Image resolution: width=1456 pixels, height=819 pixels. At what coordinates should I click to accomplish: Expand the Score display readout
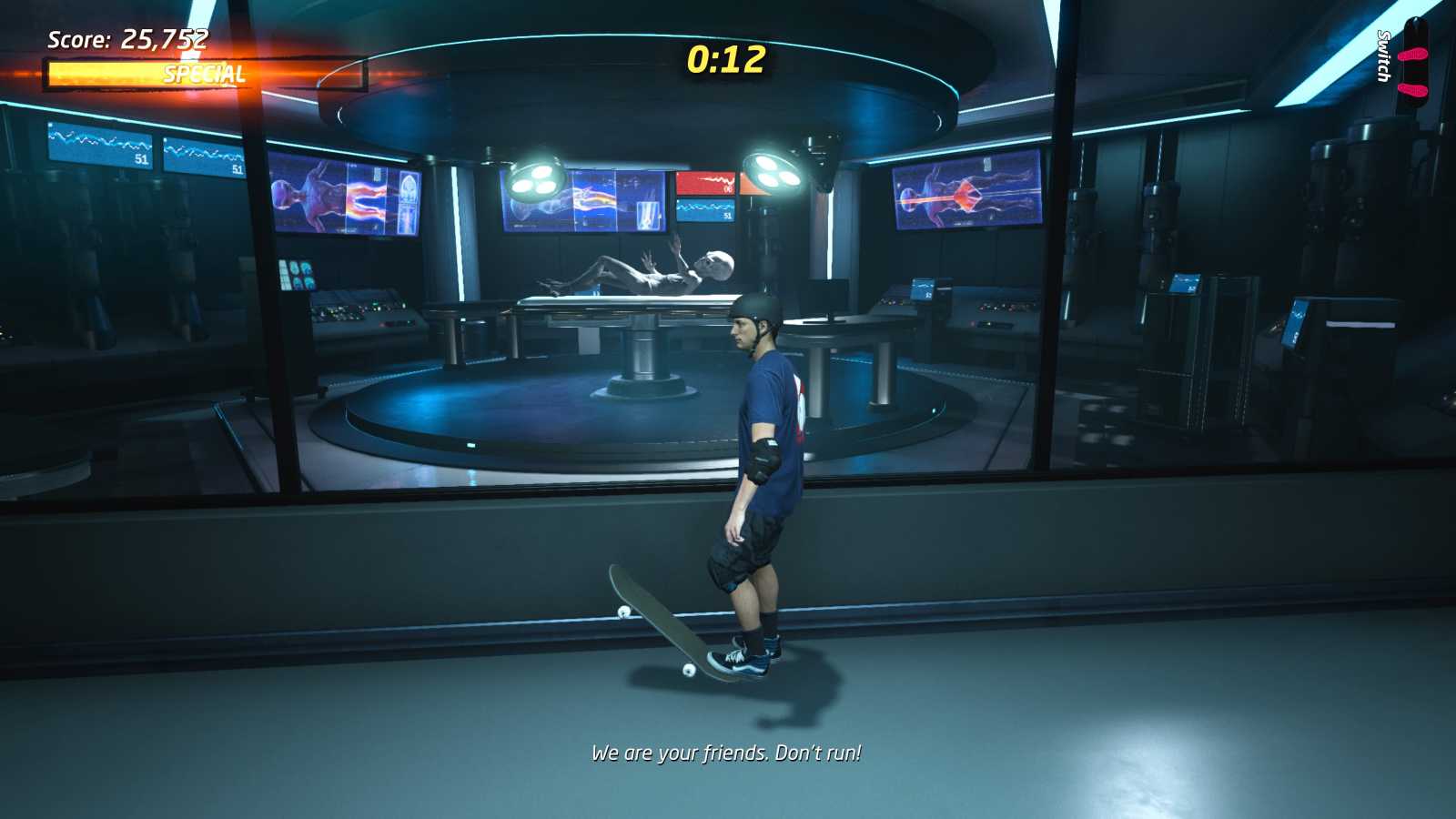[127, 38]
